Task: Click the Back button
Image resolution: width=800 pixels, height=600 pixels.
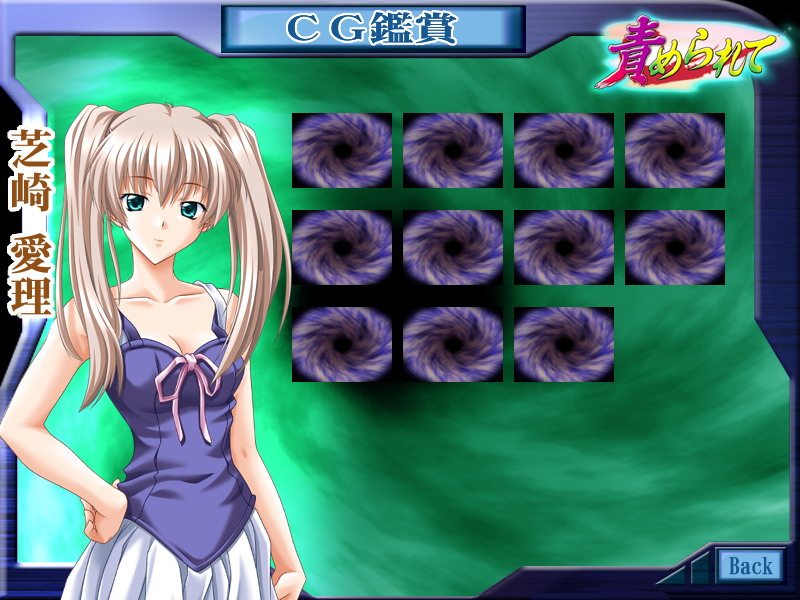Action: tap(750, 566)
